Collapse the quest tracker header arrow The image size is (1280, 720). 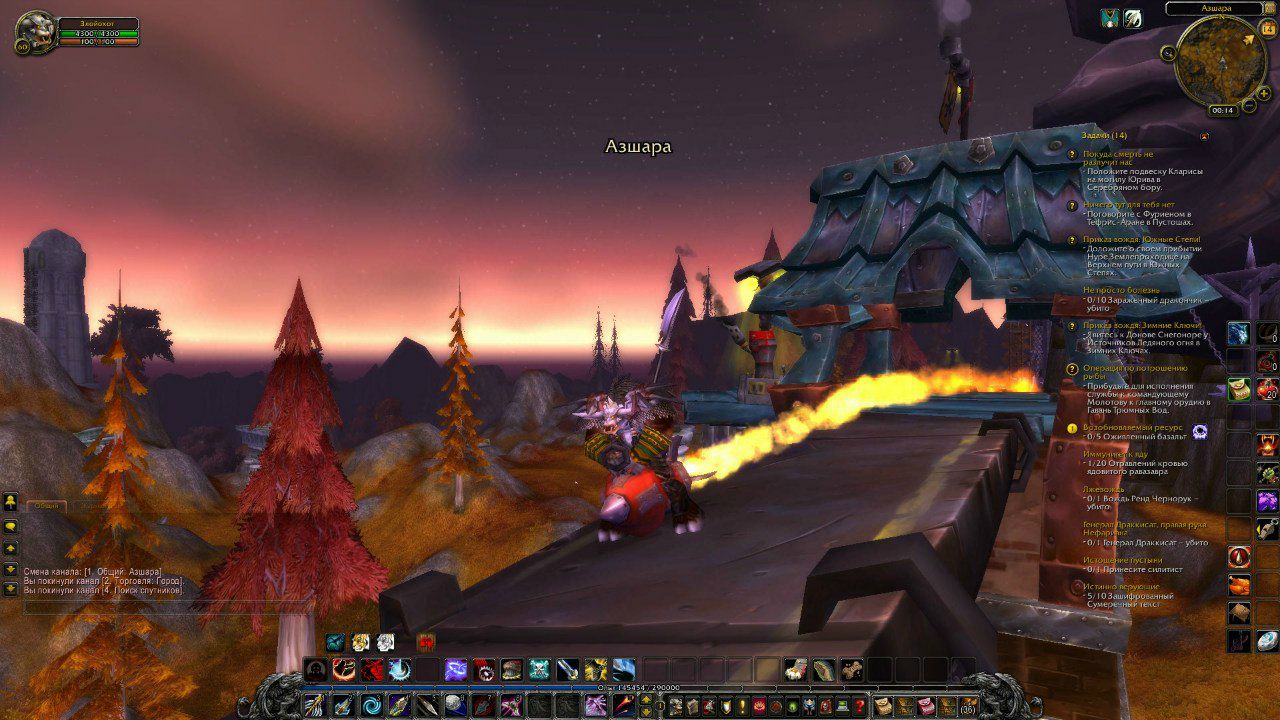coord(1204,136)
